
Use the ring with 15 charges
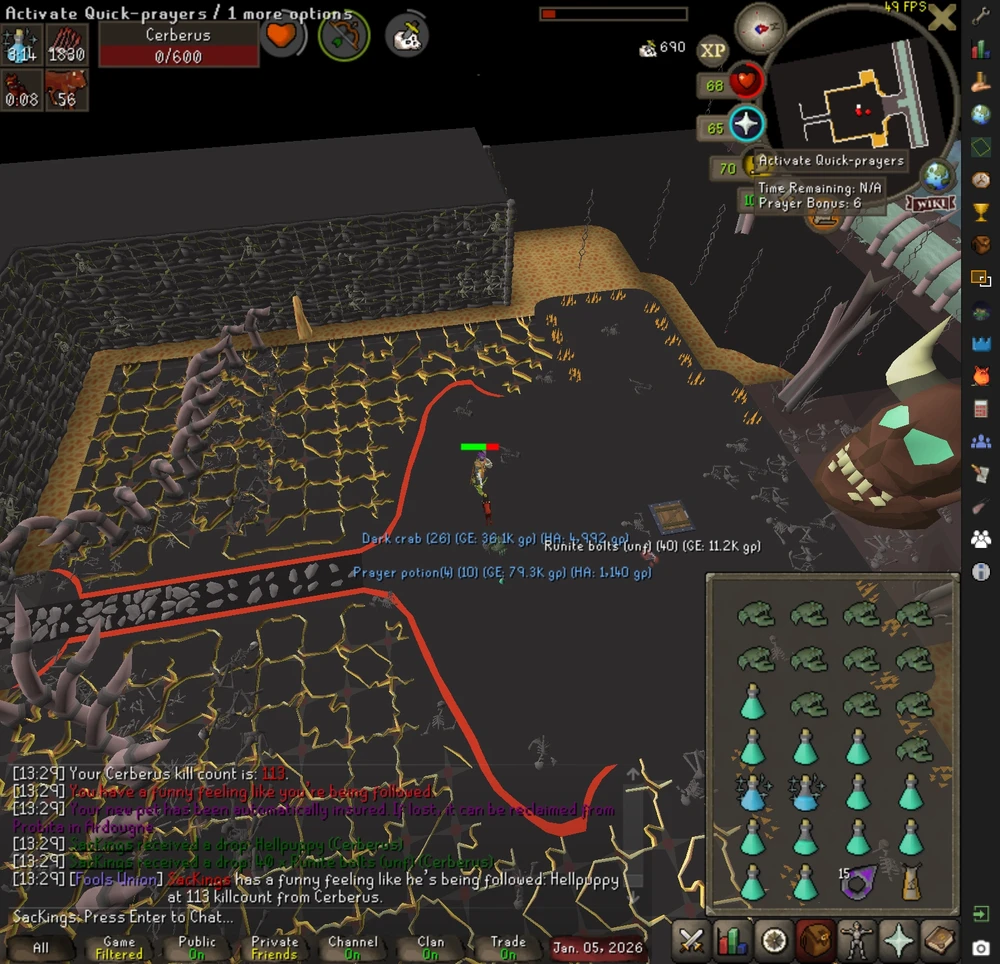857,881
